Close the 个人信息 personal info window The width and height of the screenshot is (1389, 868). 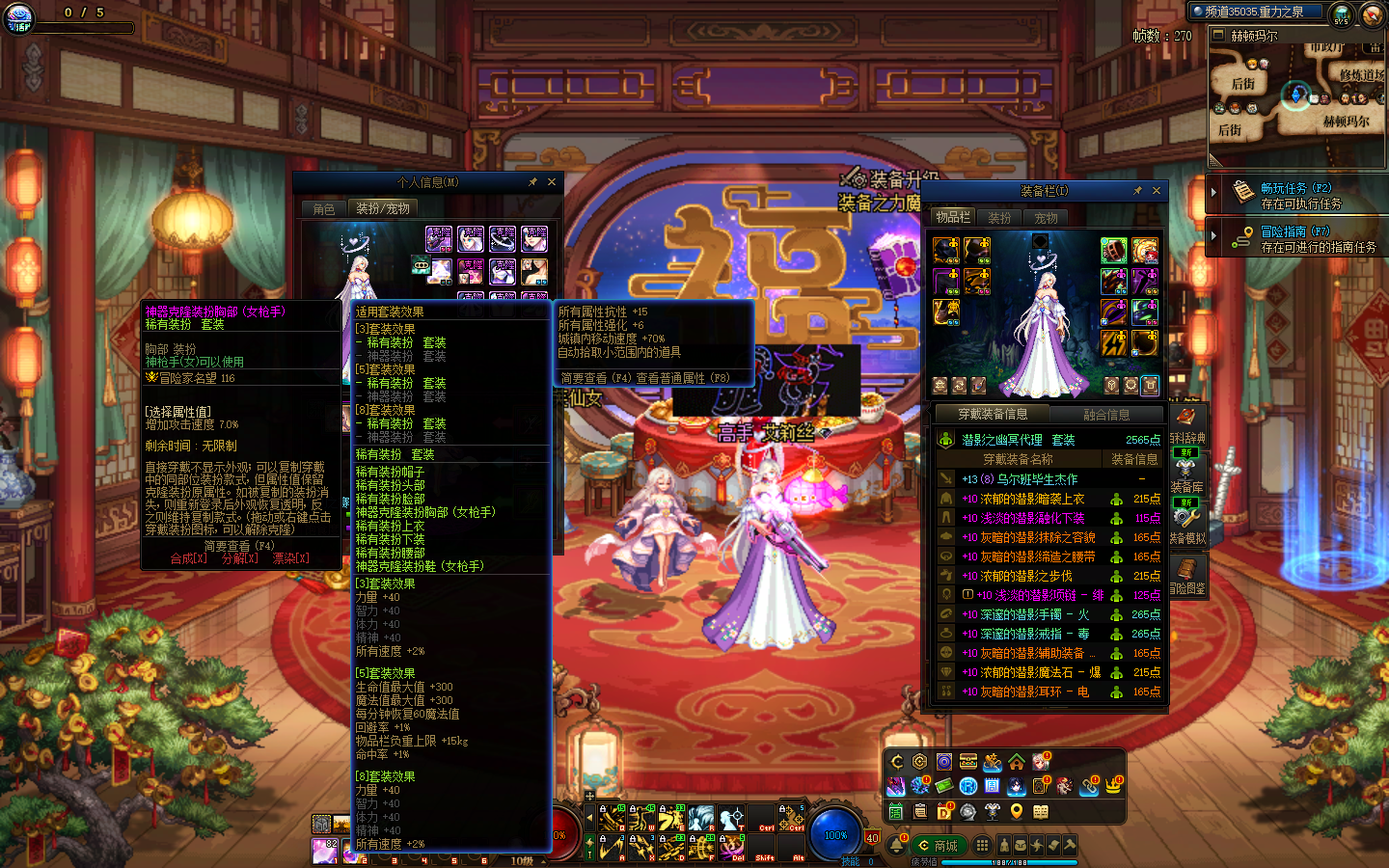552,182
